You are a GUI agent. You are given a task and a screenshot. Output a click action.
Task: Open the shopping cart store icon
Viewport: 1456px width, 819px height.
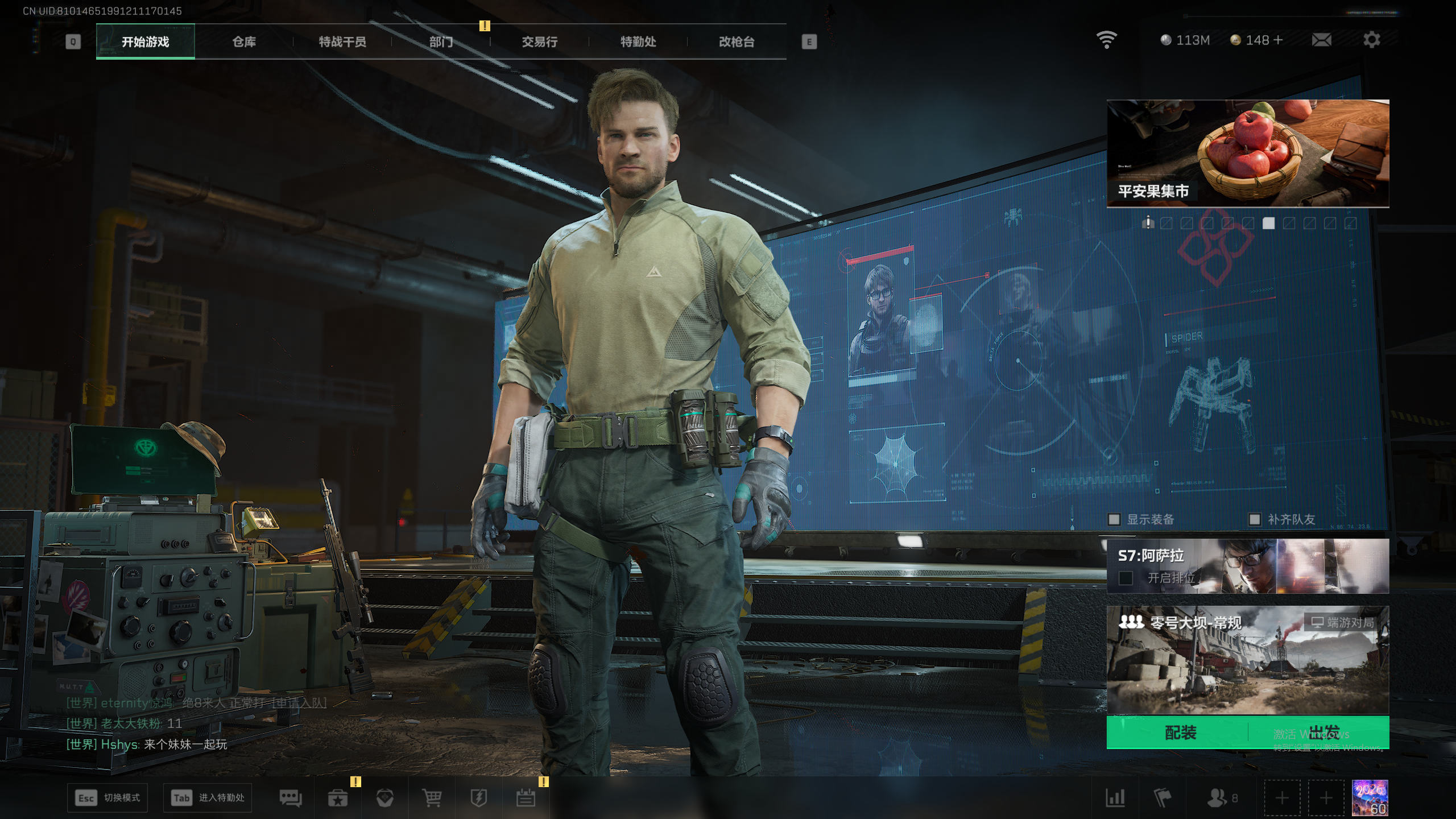[432, 798]
